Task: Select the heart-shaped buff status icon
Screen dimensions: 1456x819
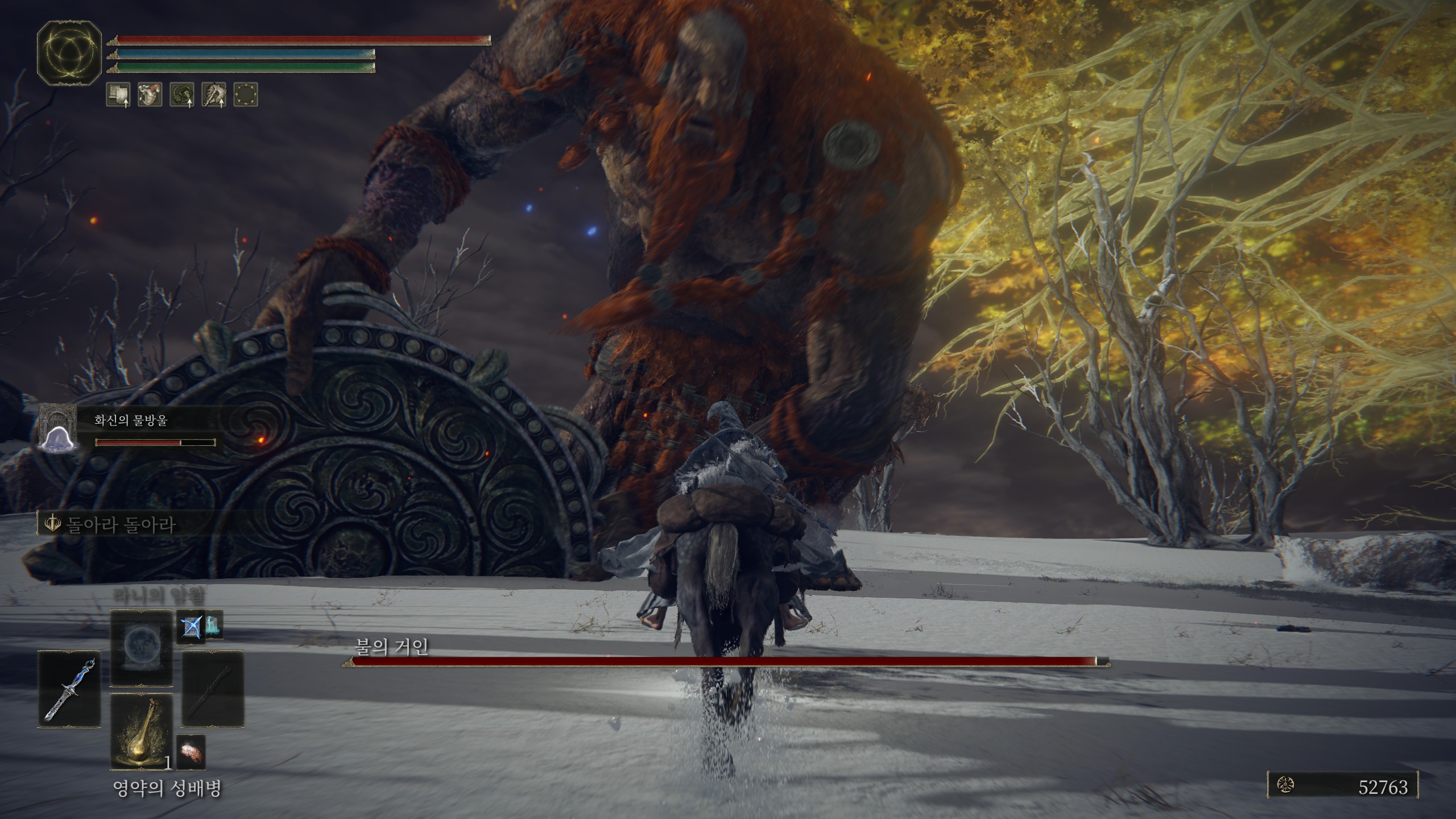Action: click(x=150, y=94)
